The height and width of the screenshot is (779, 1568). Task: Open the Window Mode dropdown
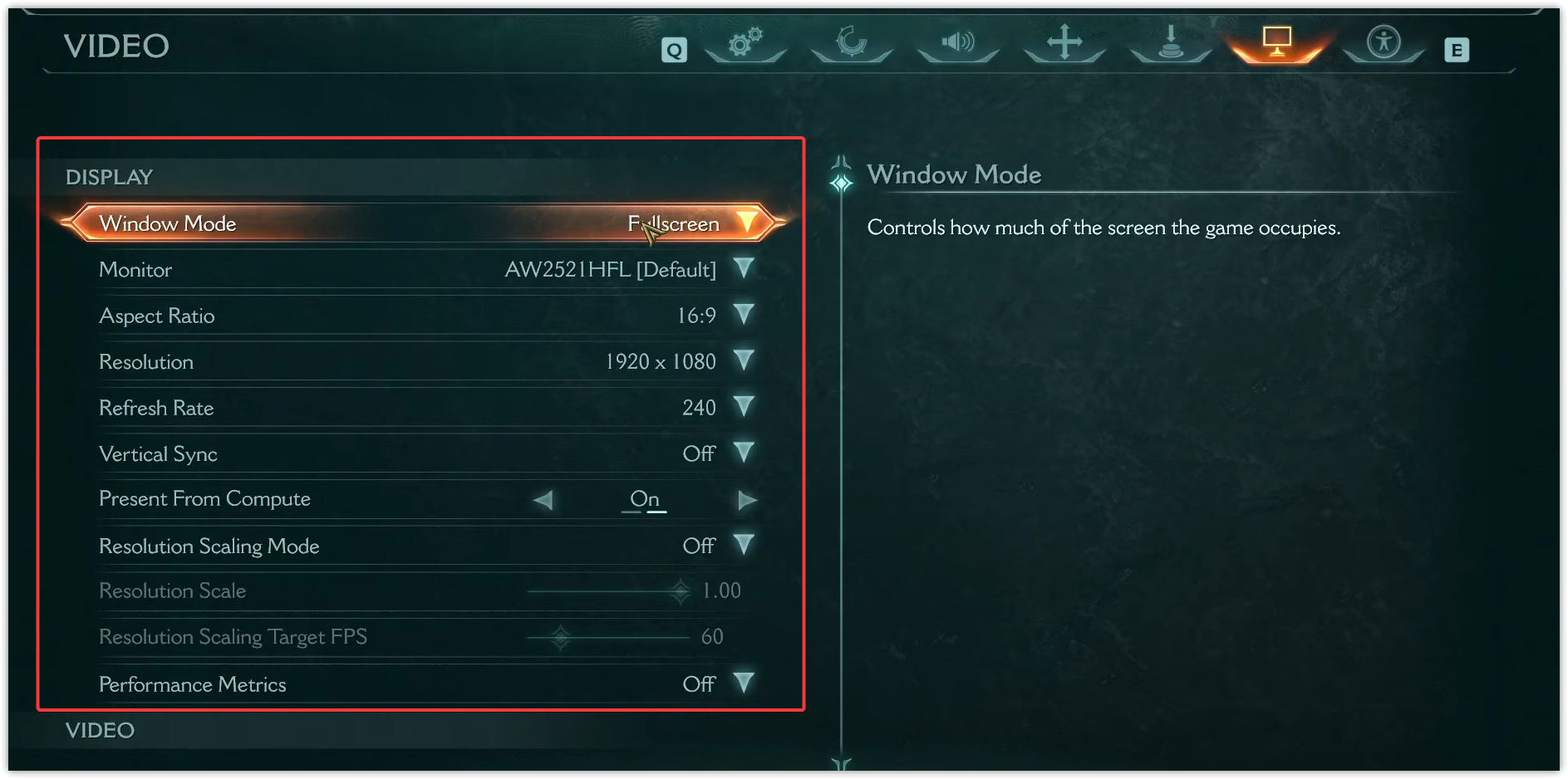coord(745,223)
